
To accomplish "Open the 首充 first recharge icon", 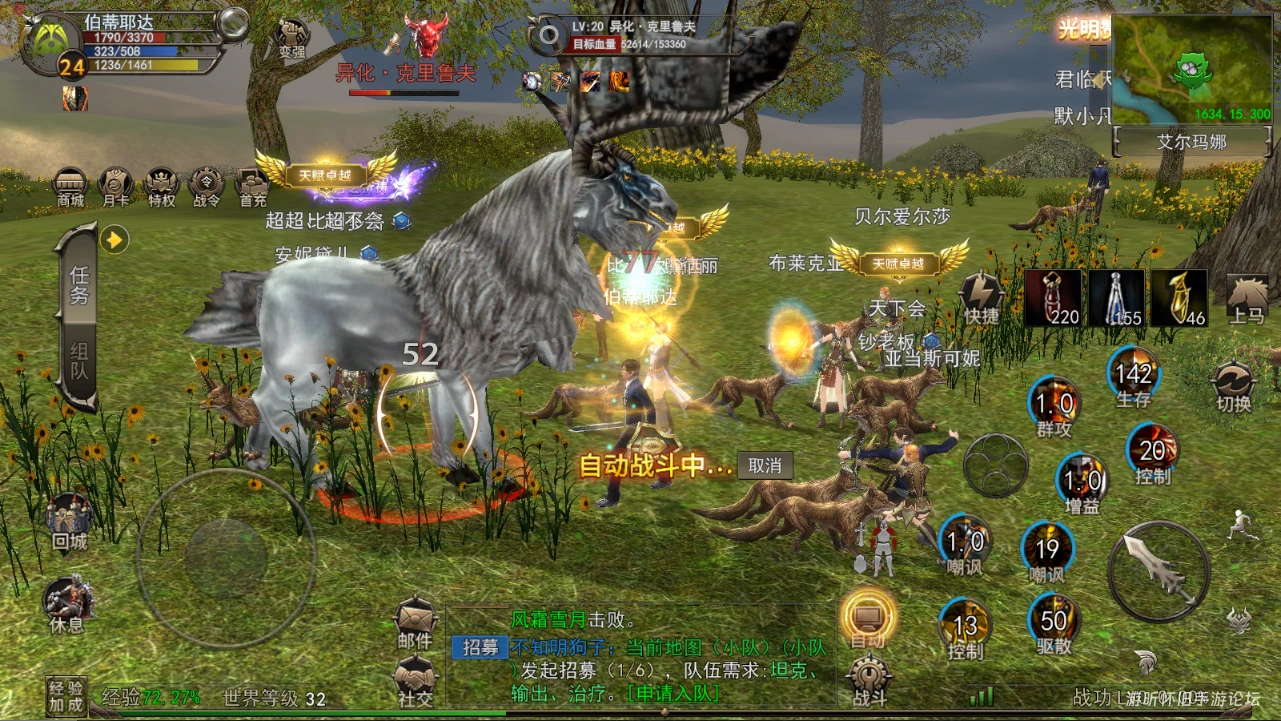I will (x=252, y=186).
